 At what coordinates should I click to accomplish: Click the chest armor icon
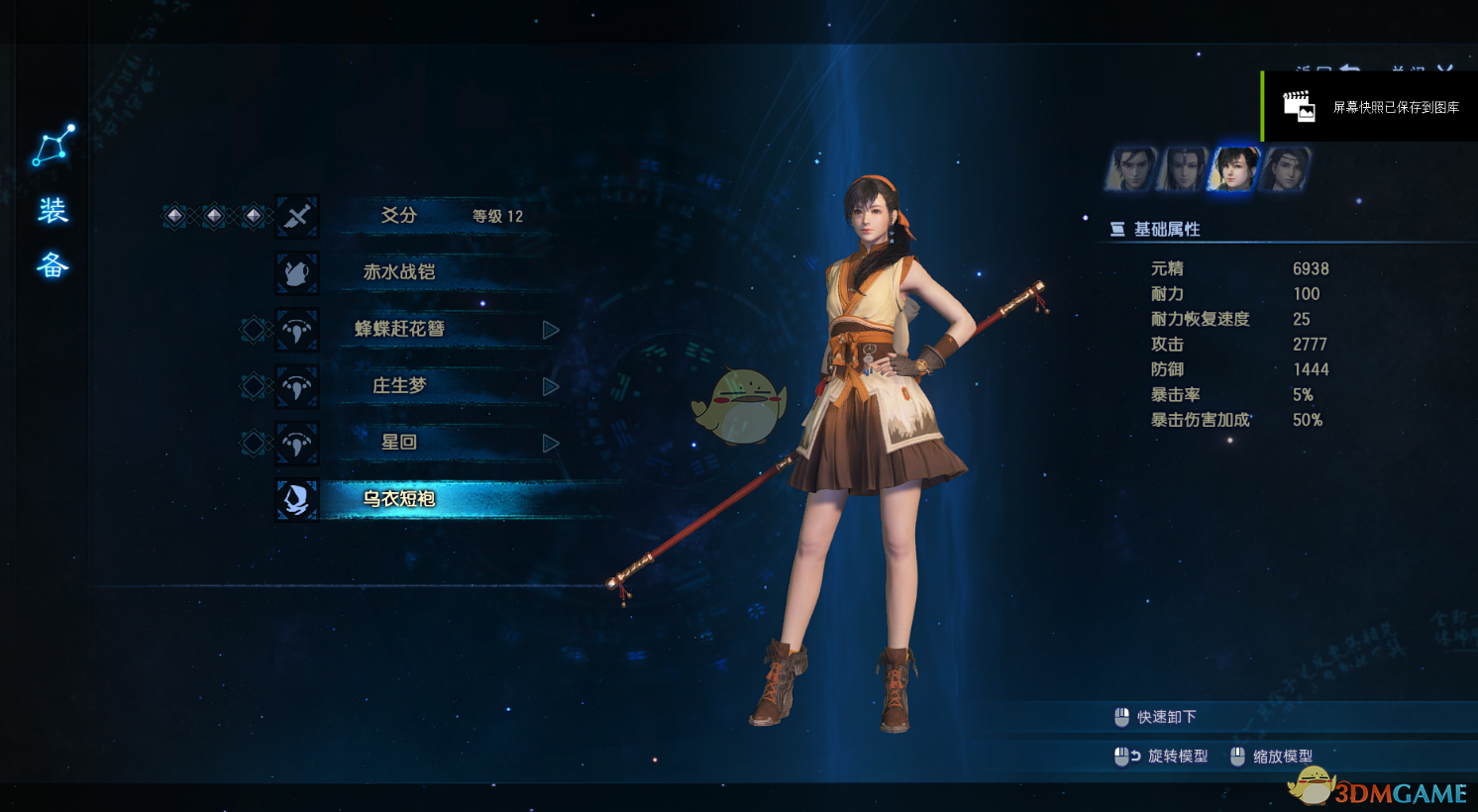(x=297, y=273)
